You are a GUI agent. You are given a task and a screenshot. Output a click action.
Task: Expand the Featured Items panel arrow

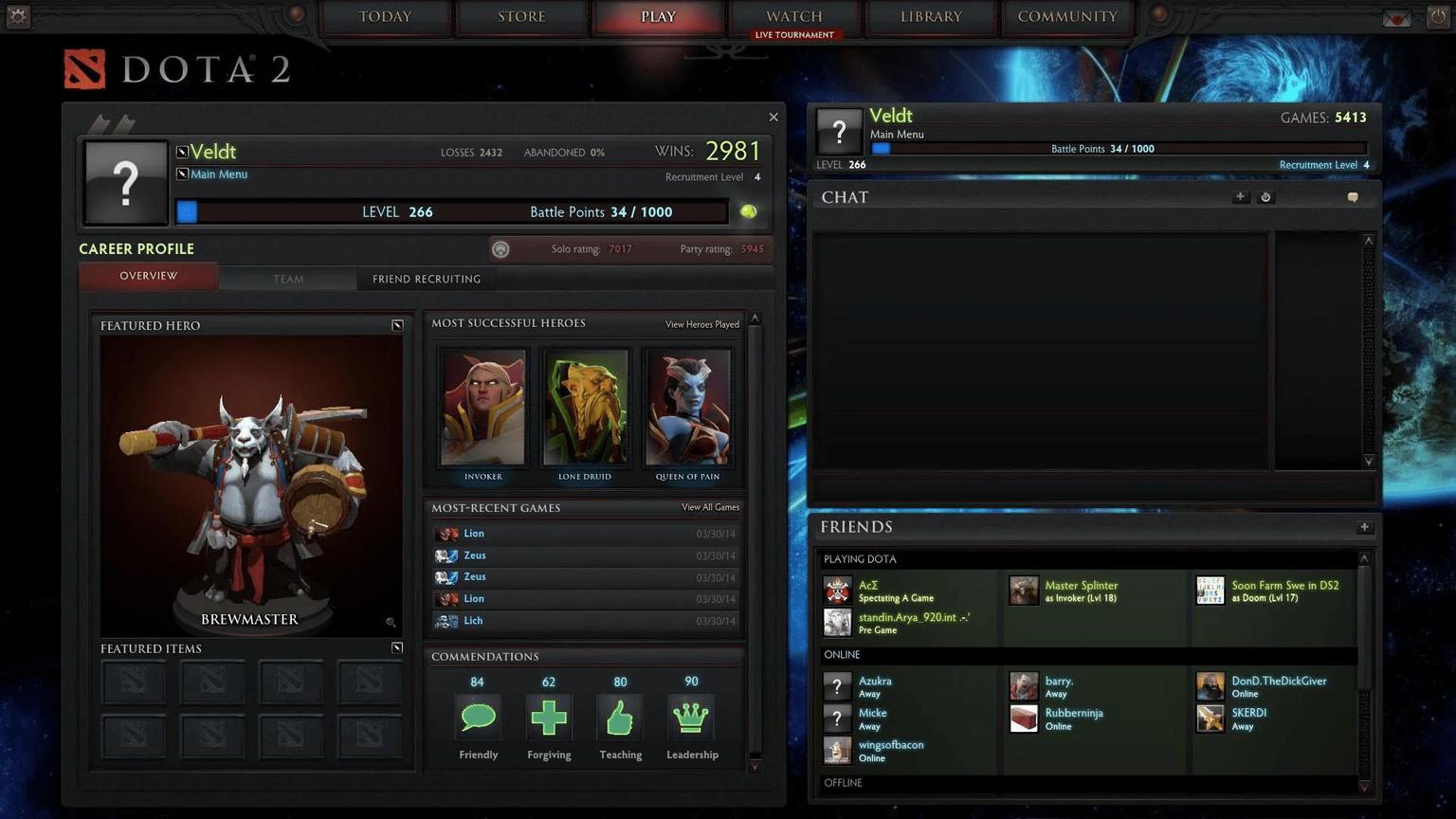click(x=397, y=647)
